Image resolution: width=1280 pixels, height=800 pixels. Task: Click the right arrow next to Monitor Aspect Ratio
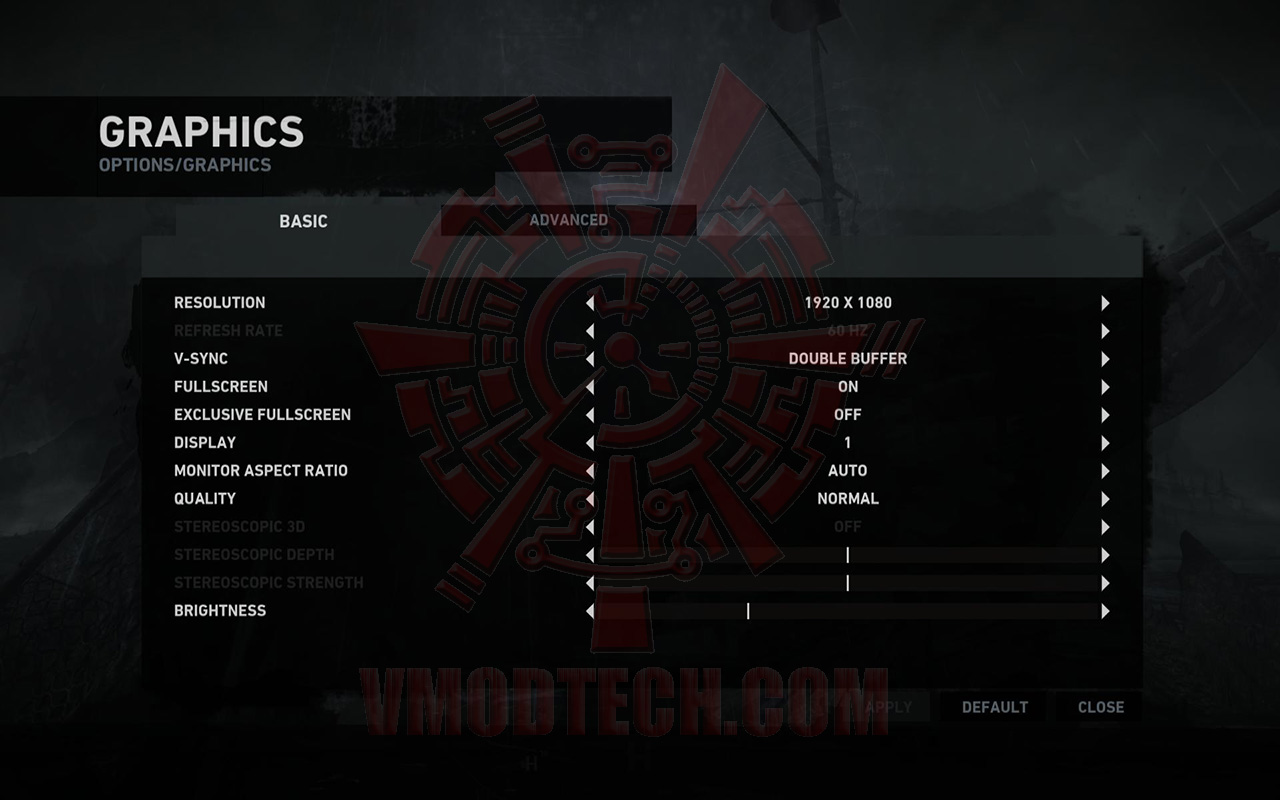[x=1104, y=470]
